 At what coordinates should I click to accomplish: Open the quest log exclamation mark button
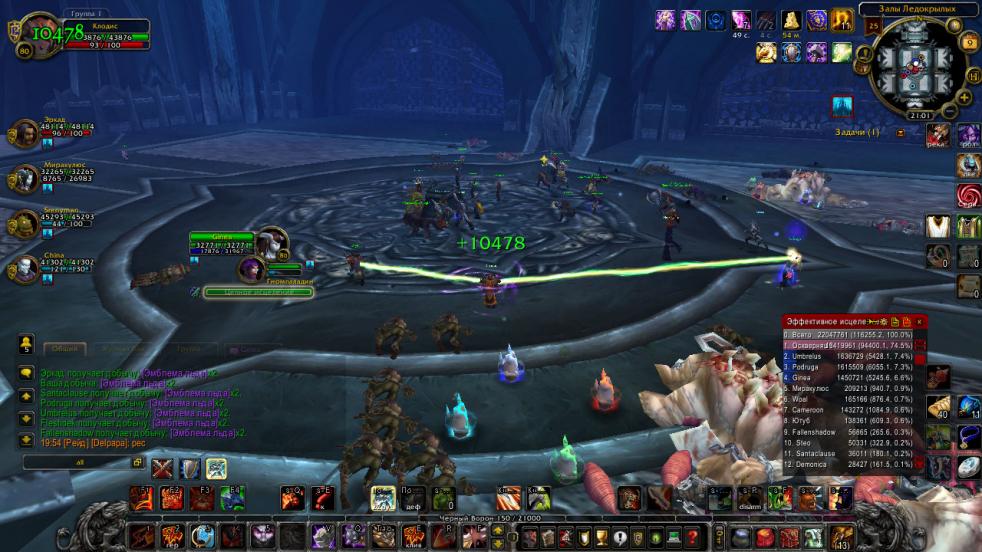(x=618, y=538)
